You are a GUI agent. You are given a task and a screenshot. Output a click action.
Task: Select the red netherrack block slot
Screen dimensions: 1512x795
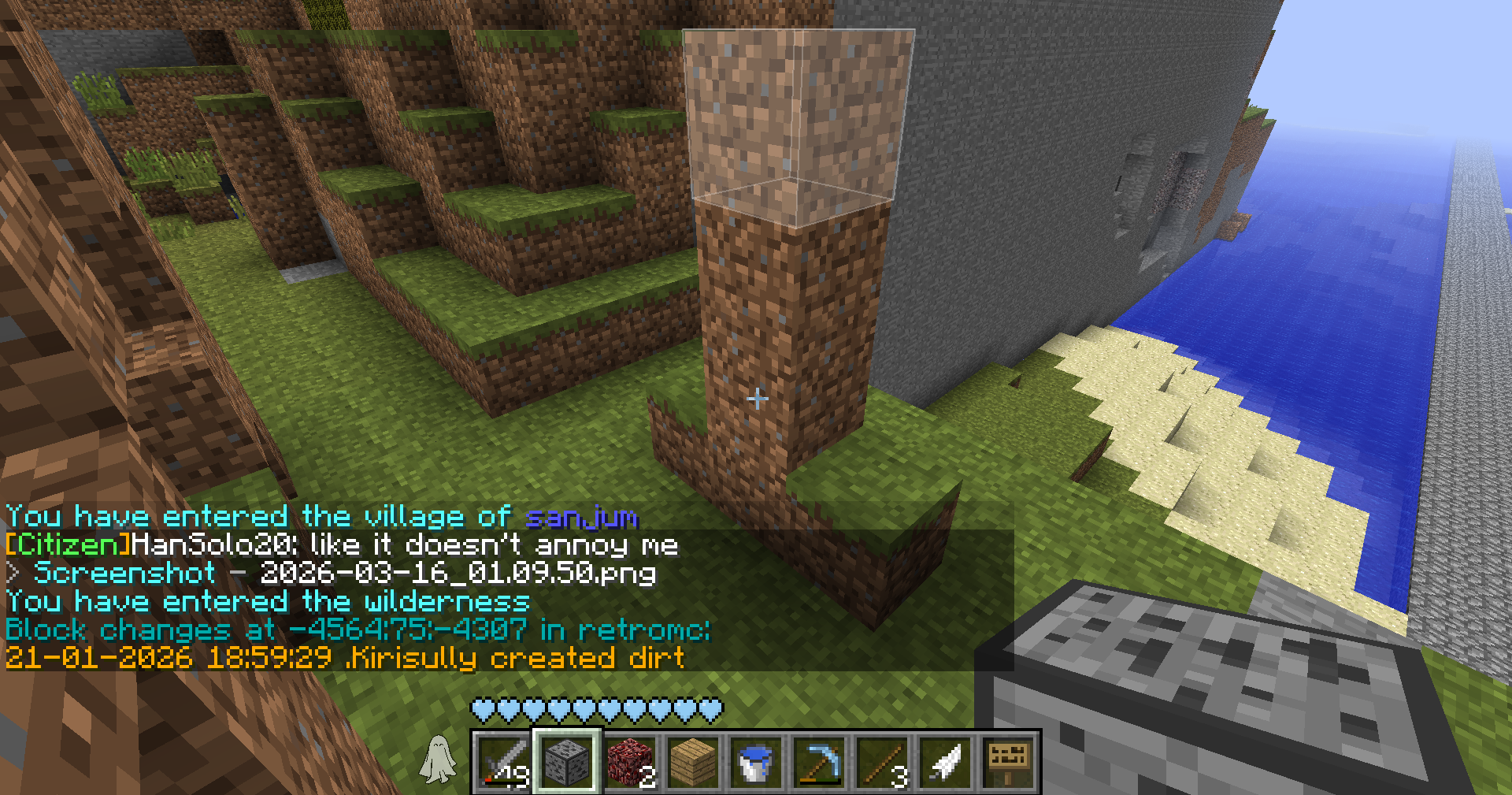coord(631,762)
